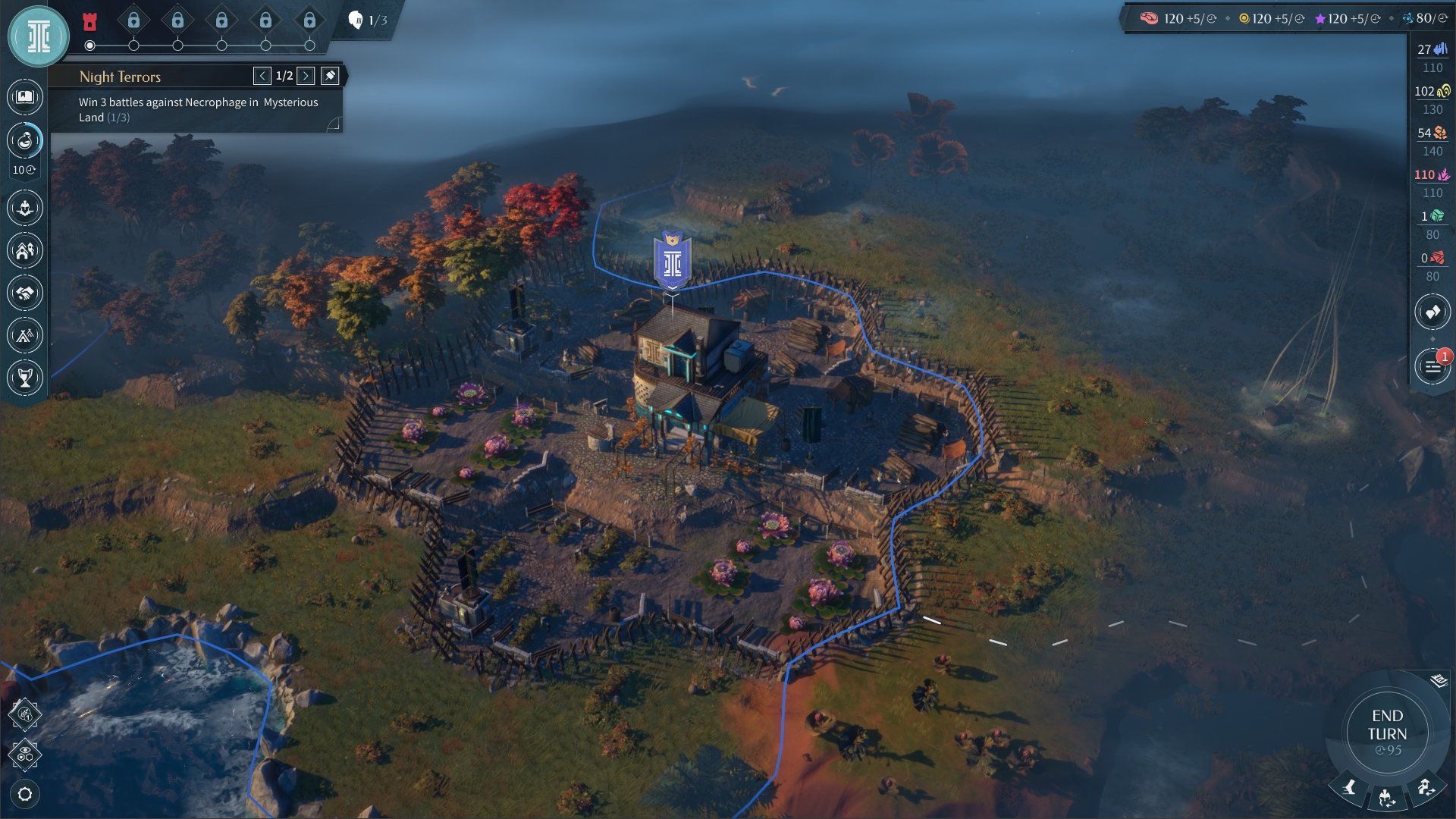Show the next quest objective
1456x819 pixels.
pos(306,76)
